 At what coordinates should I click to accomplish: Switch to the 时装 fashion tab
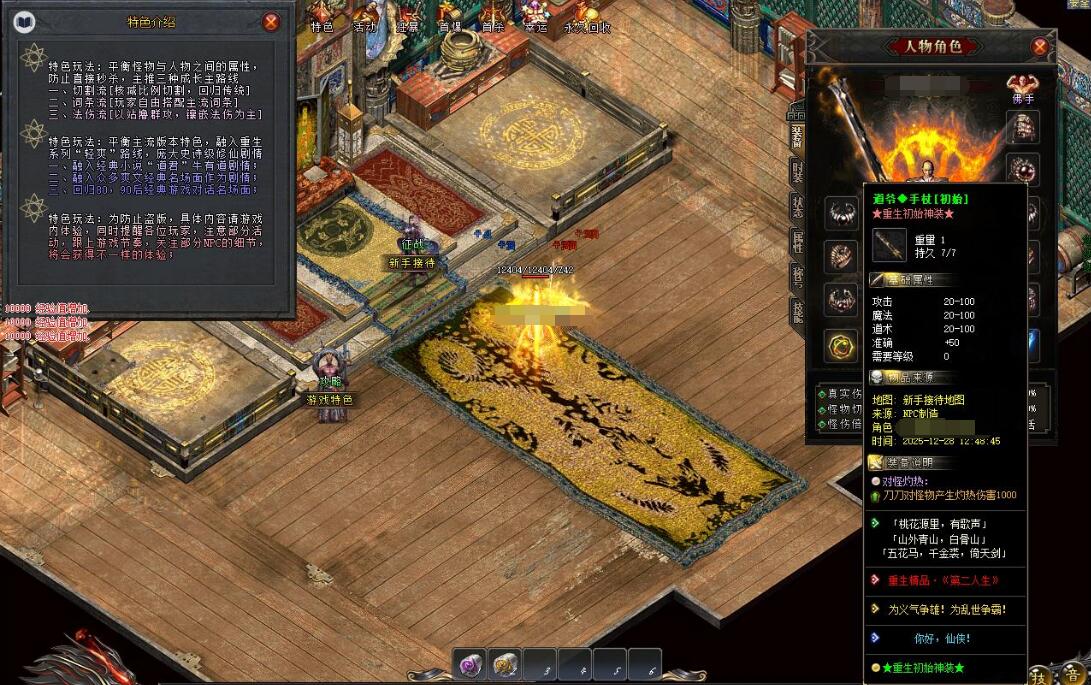[797, 172]
